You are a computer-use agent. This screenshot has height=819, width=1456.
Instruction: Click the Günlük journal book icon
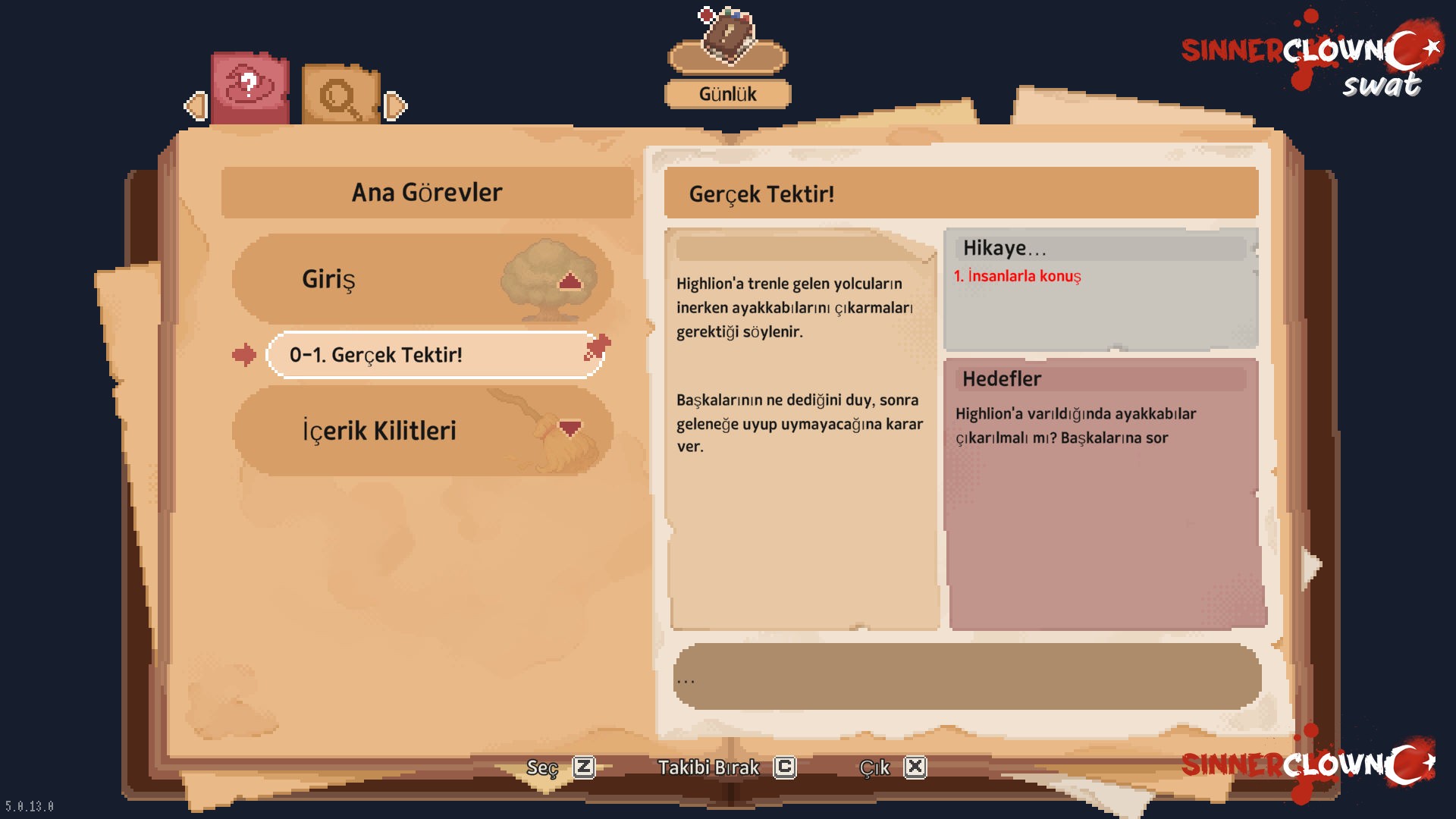(727, 39)
